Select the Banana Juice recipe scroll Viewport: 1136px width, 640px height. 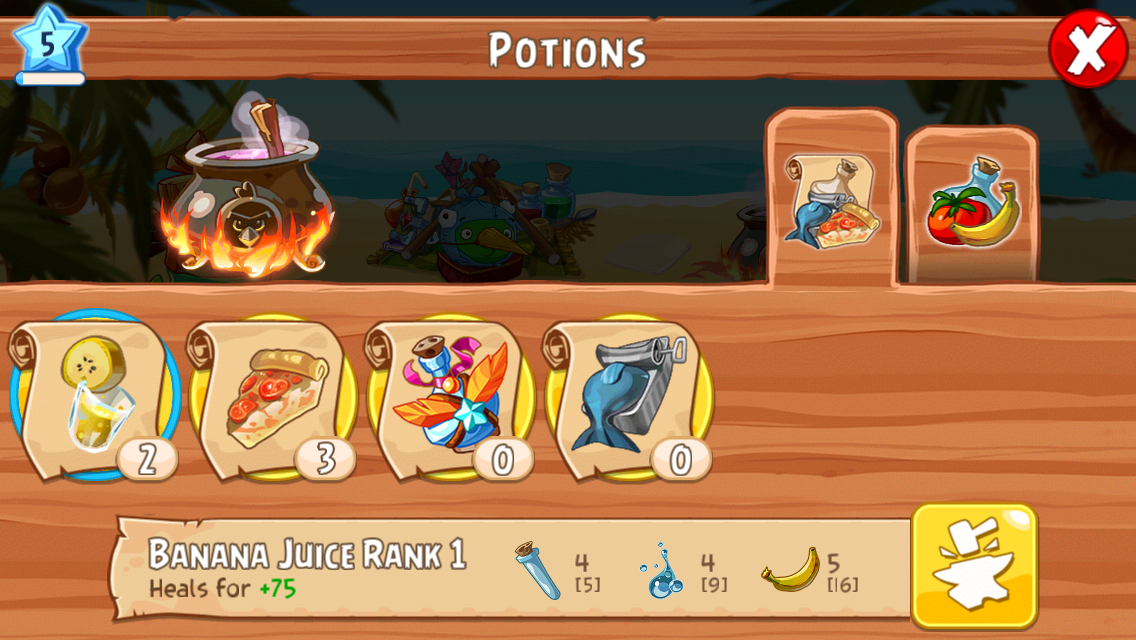pyautogui.click(x=93, y=396)
